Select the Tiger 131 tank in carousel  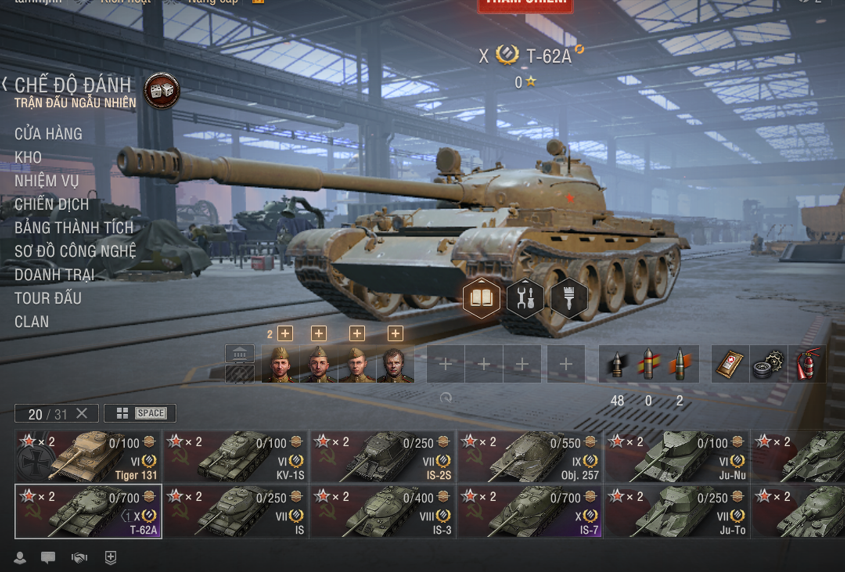[x=88, y=457]
